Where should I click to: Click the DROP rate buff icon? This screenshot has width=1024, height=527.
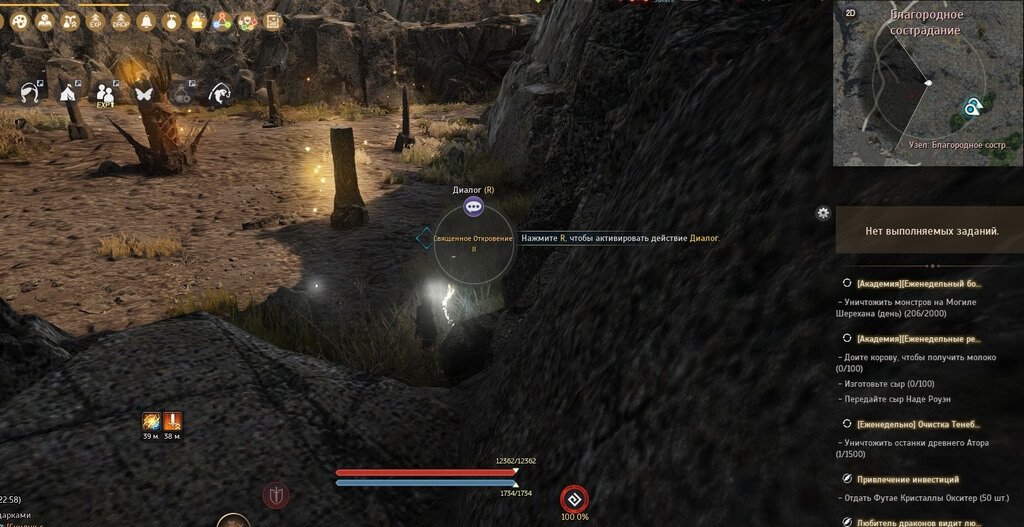coord(120,20)
